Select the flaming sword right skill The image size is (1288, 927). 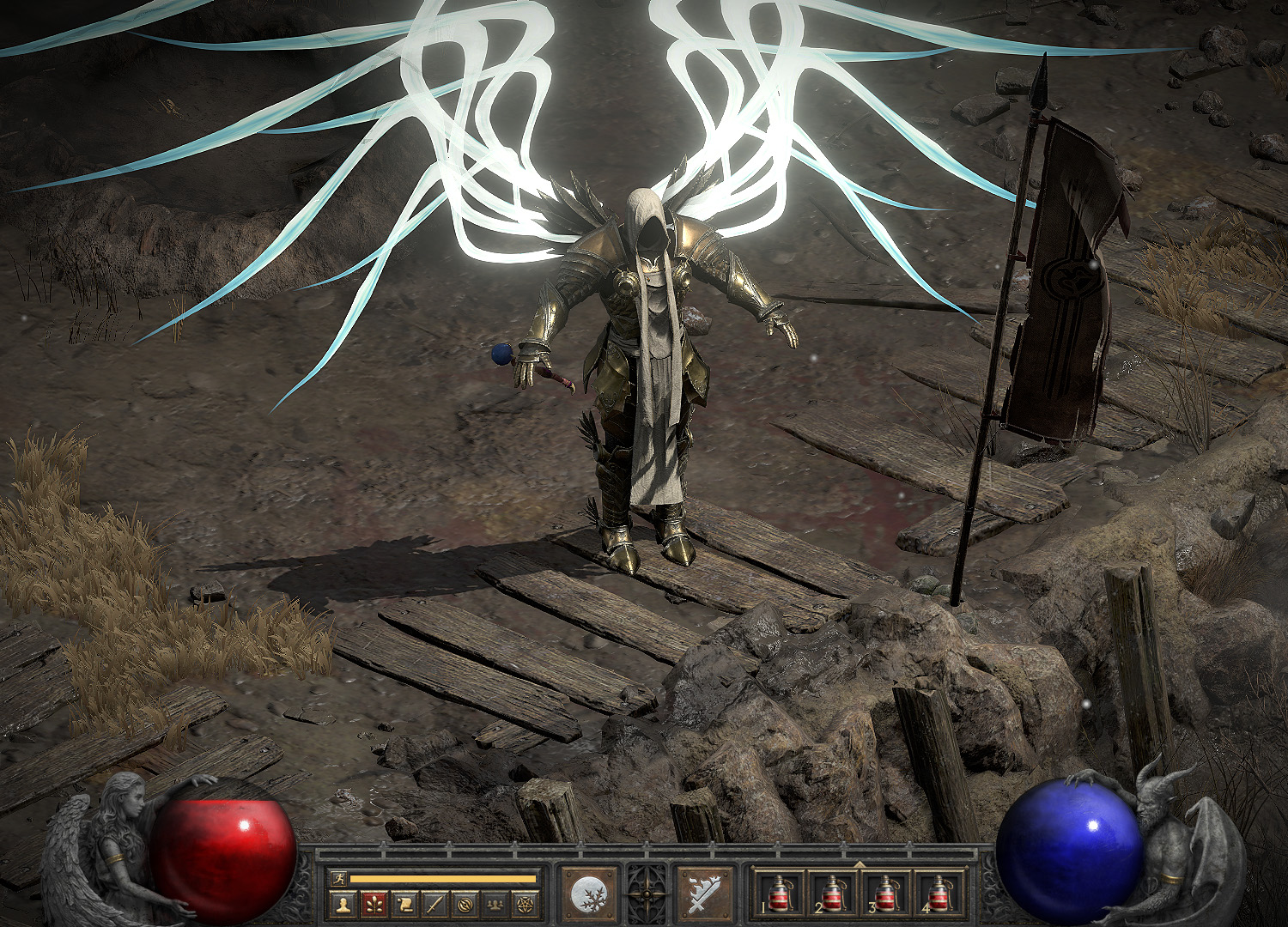(705, 893)
